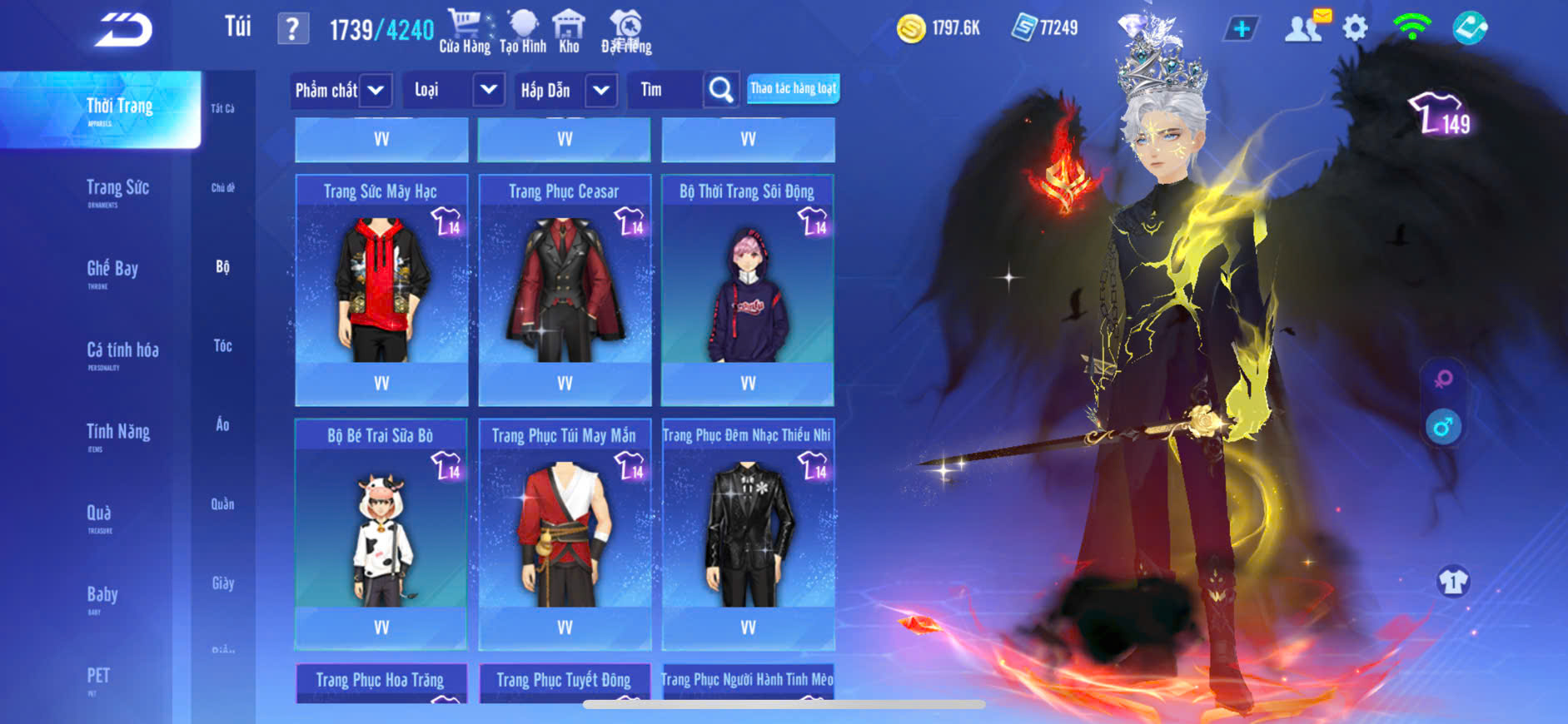Open the Cá tính hóa tab
Image resolution: width=1568 pixels, height=724 pixels.
pyautogui.click(x=122, y=351)
